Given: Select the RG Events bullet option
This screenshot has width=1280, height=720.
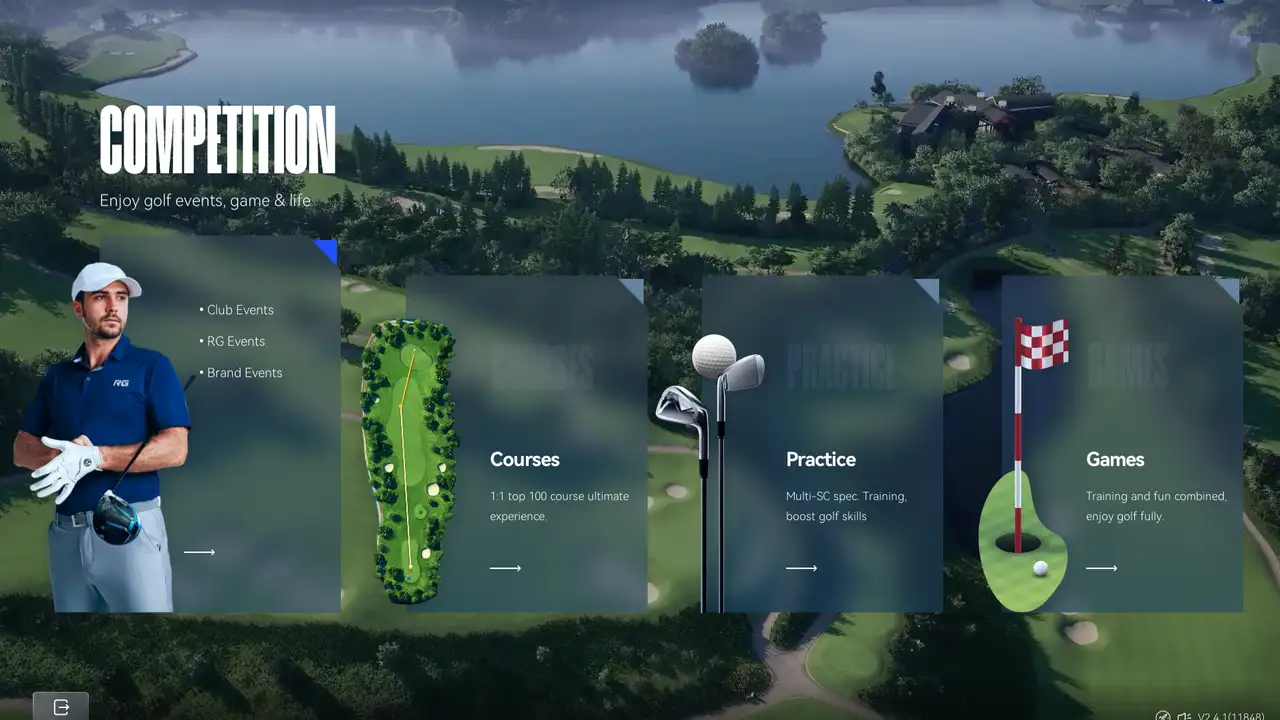Looking at the screenshot, I should point(234,341).
